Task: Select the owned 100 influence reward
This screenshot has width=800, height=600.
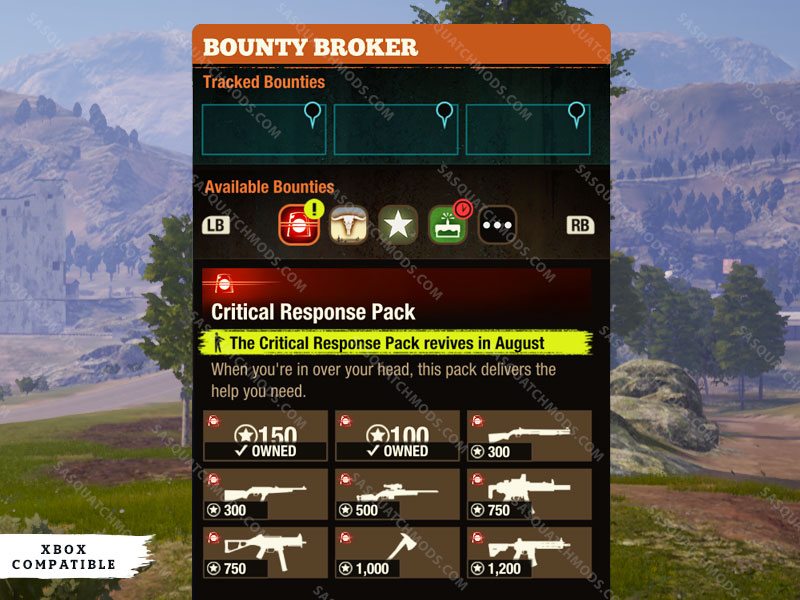Action: point(397,436)
